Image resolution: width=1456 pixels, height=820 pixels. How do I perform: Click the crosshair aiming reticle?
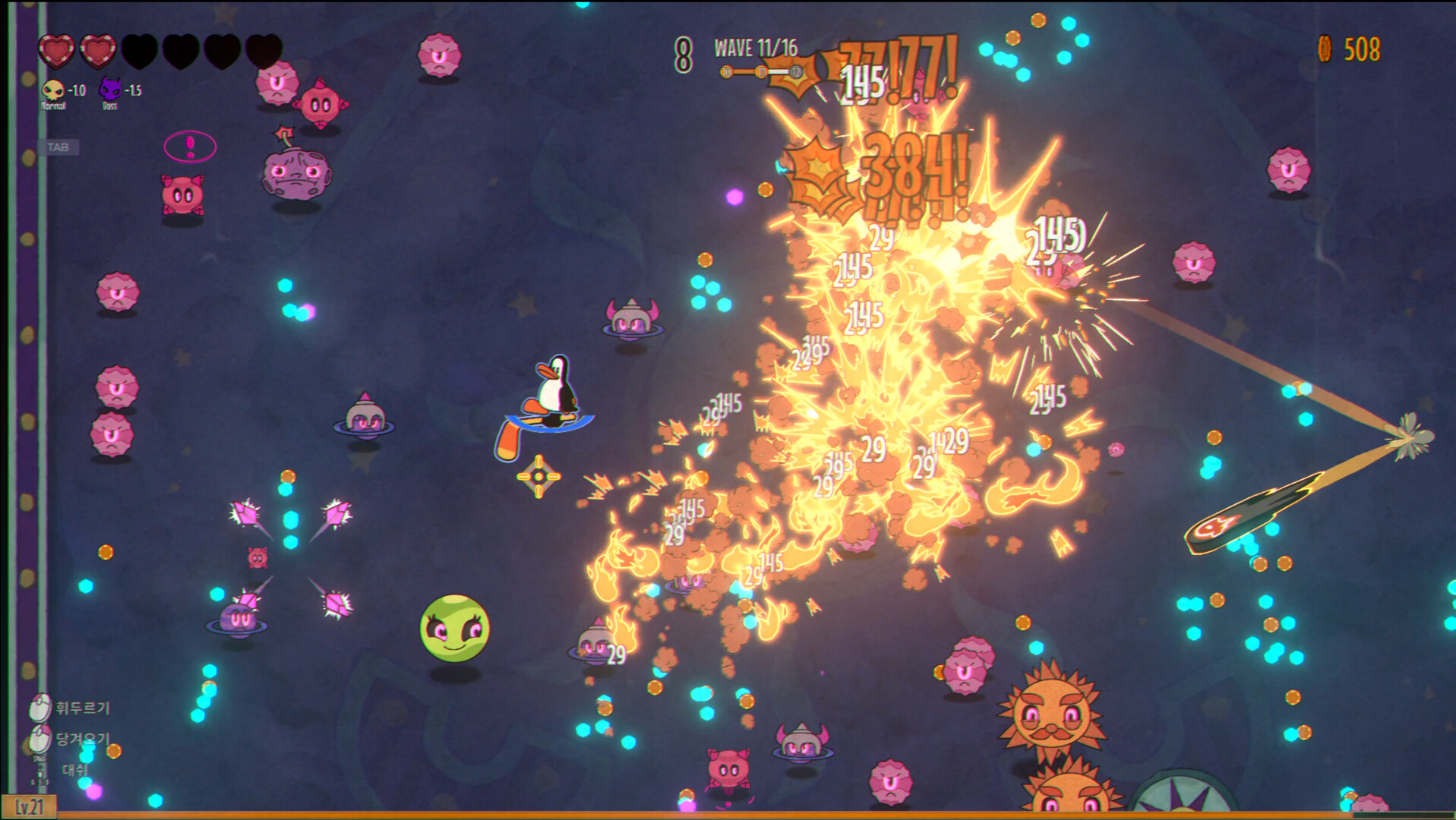pyautogui.click(x=538, y=476)
